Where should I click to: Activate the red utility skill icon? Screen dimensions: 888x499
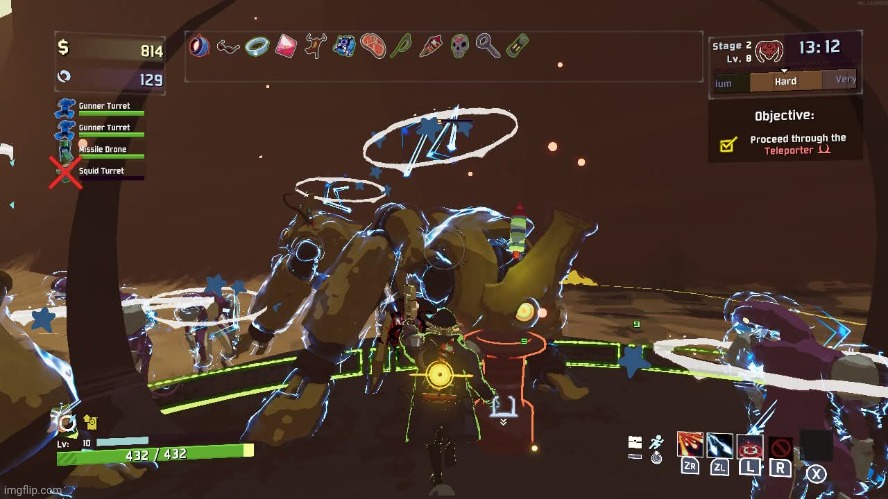point(750,444)
